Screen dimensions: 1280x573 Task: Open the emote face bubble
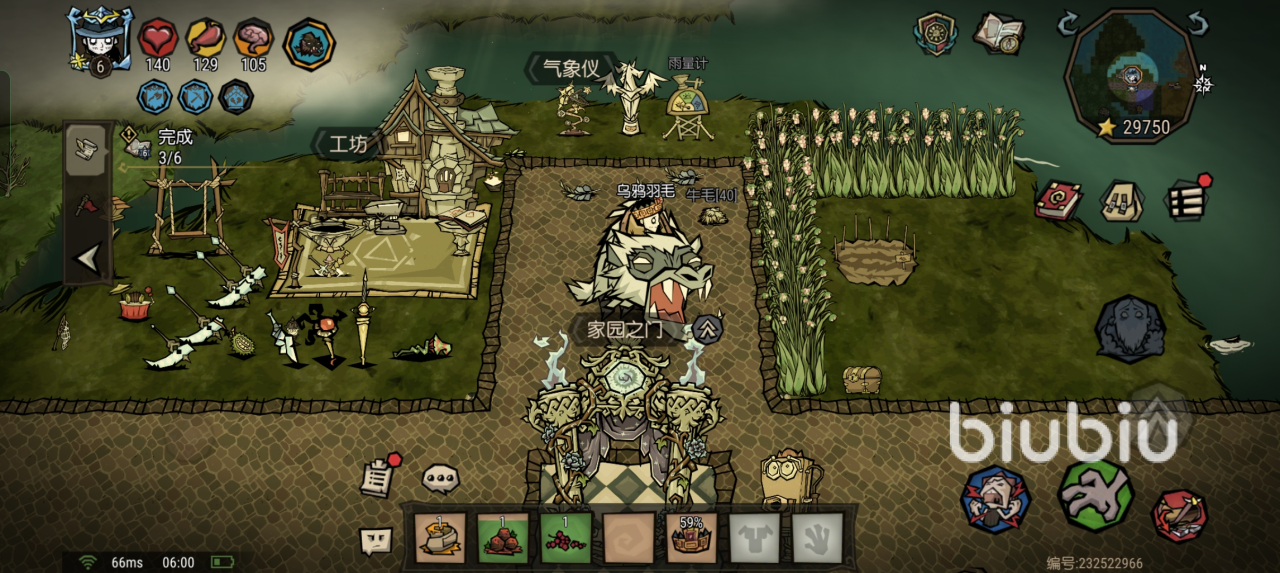(376, 541)
